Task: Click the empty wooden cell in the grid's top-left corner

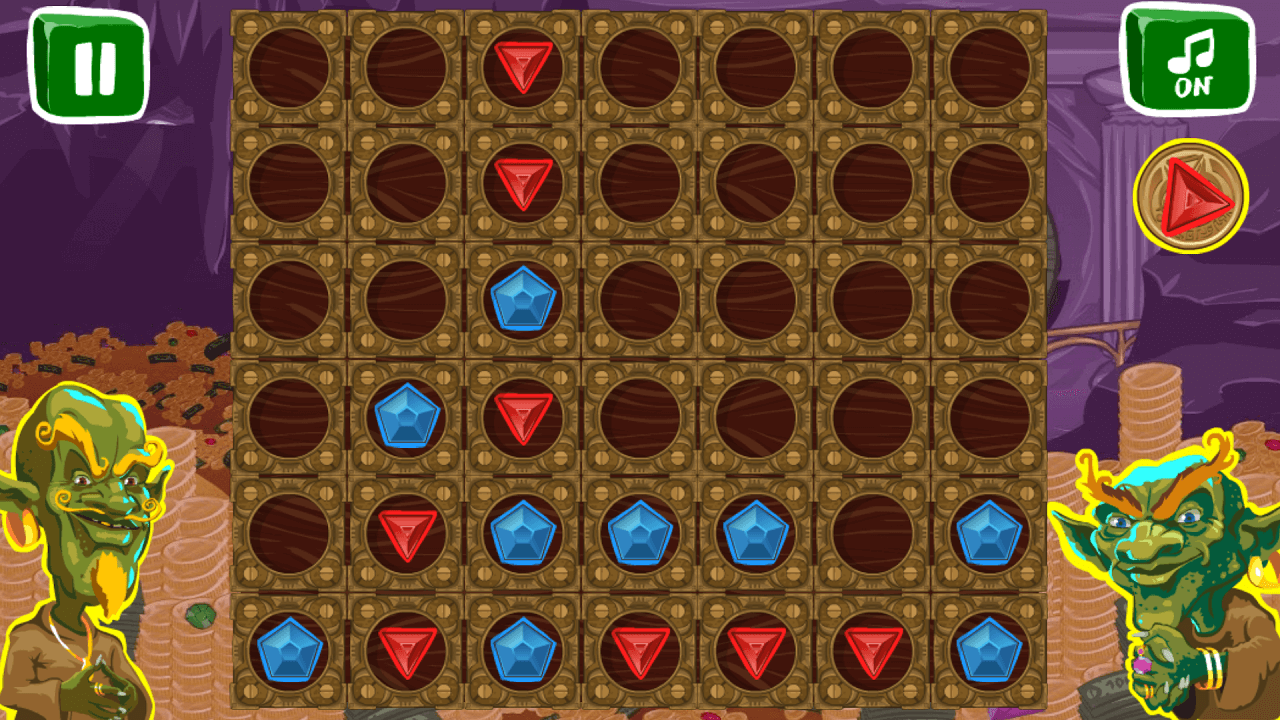Action: coord(290,65)
